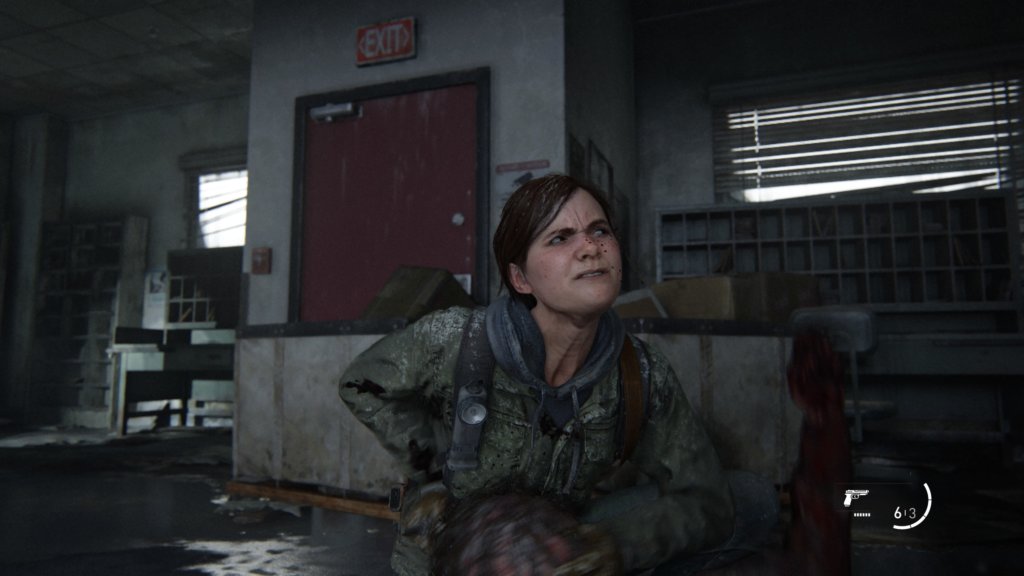Select the equipped pistol weapon icon
This screenshot has height=576, width=1024.
coord(857,498)
